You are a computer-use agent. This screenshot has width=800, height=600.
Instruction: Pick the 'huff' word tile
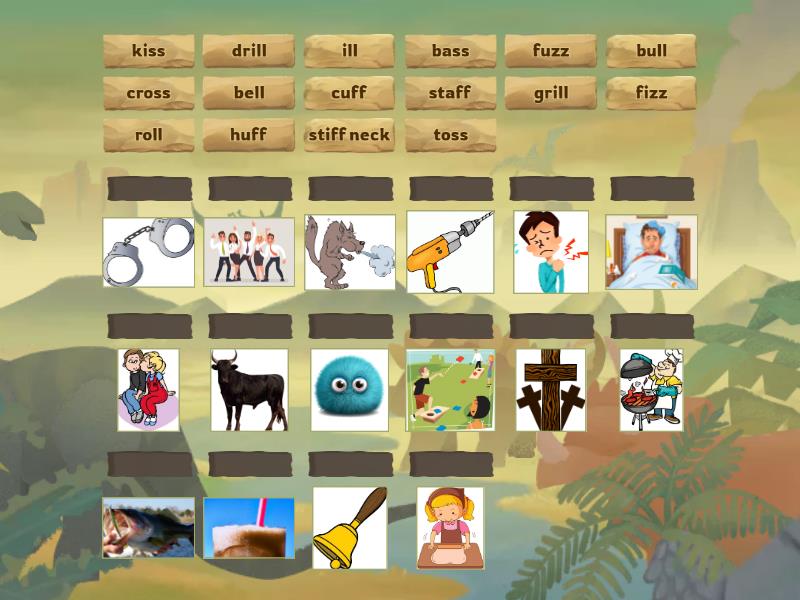tap(249, 135)
